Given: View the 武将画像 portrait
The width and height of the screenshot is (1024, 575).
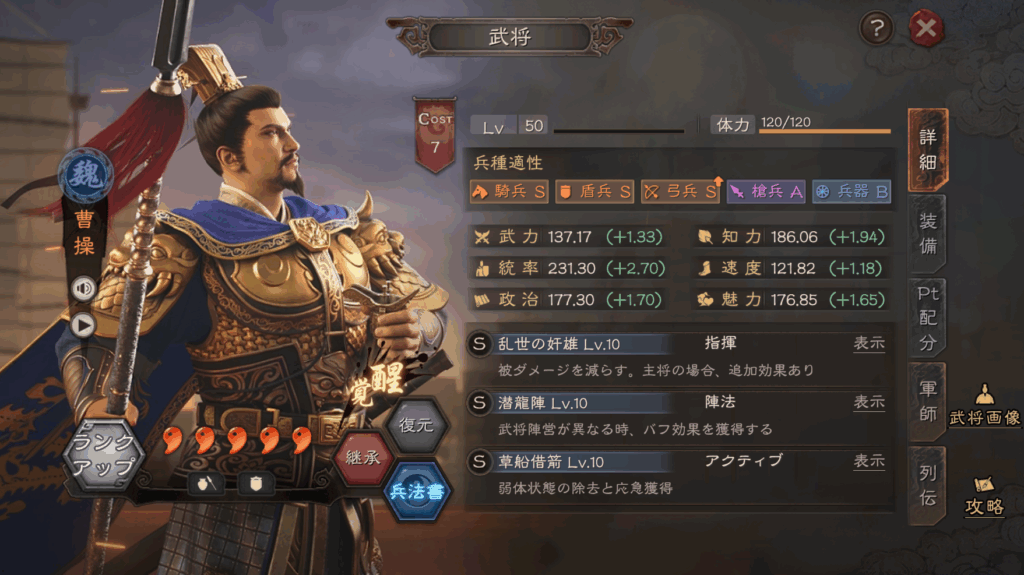Looking at the screenshot, I should tap(984, 407).
